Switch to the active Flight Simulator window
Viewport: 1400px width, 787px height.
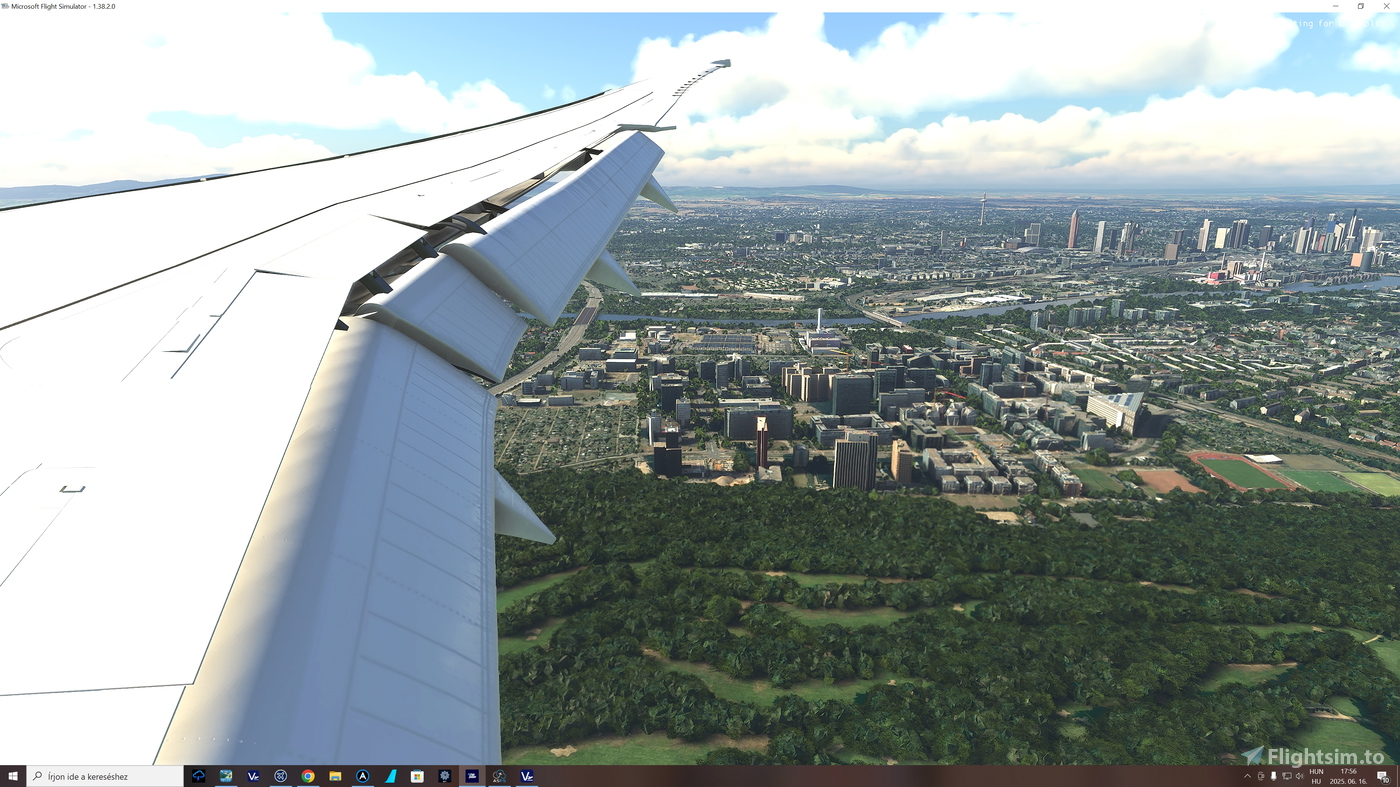[470, 774]
